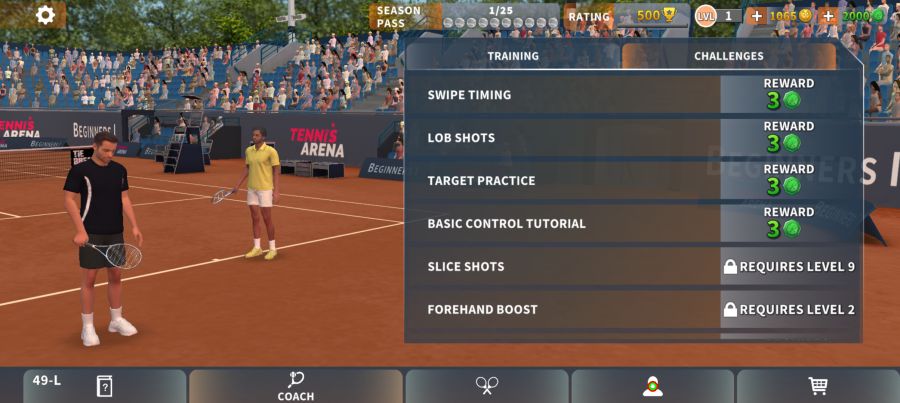The width and height of the screenshot is (900, 403).
Task: Open the crossed rackets play menu
Action: click(x=487, y=386)
